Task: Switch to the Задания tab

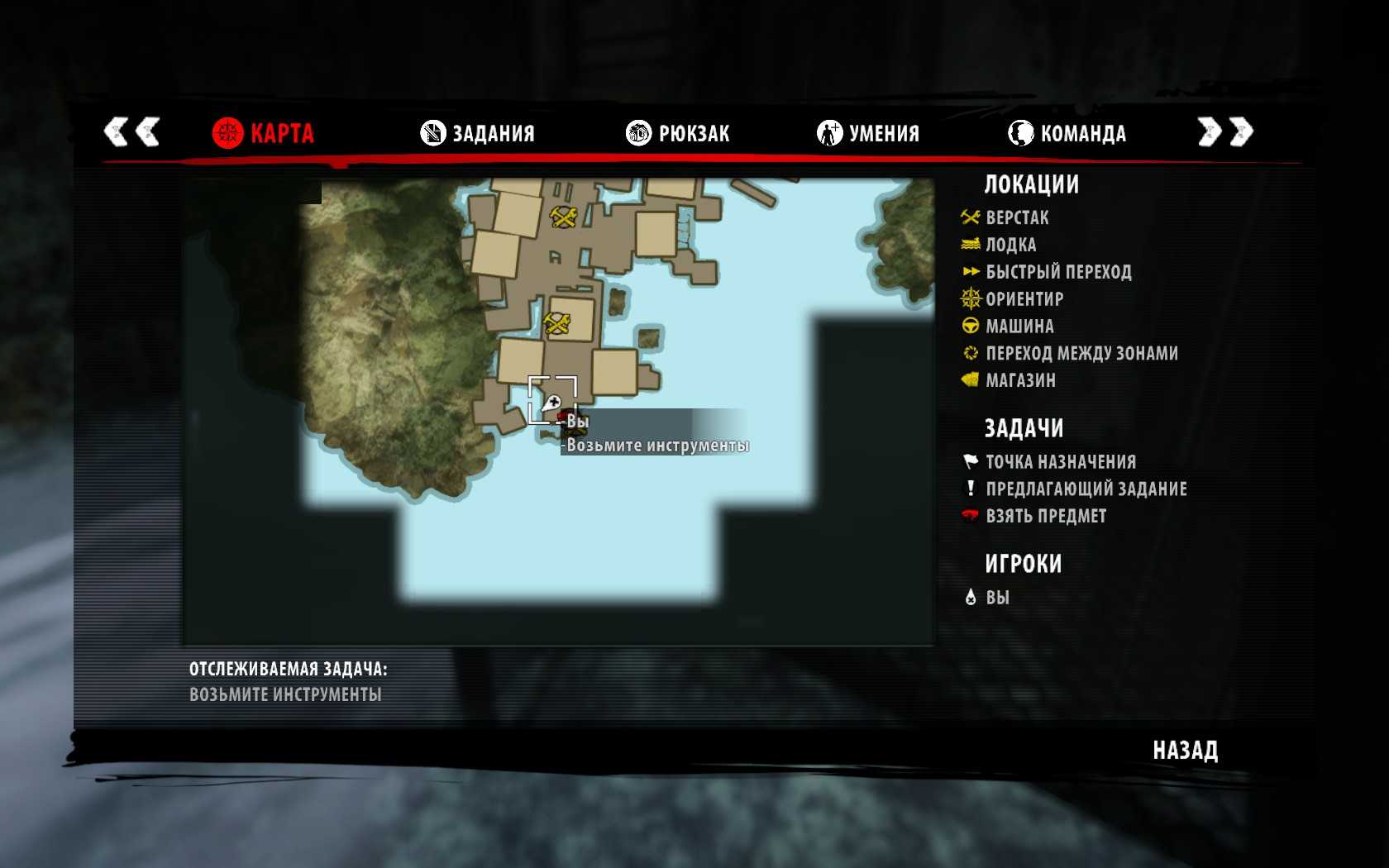Action: click(478, 133)
